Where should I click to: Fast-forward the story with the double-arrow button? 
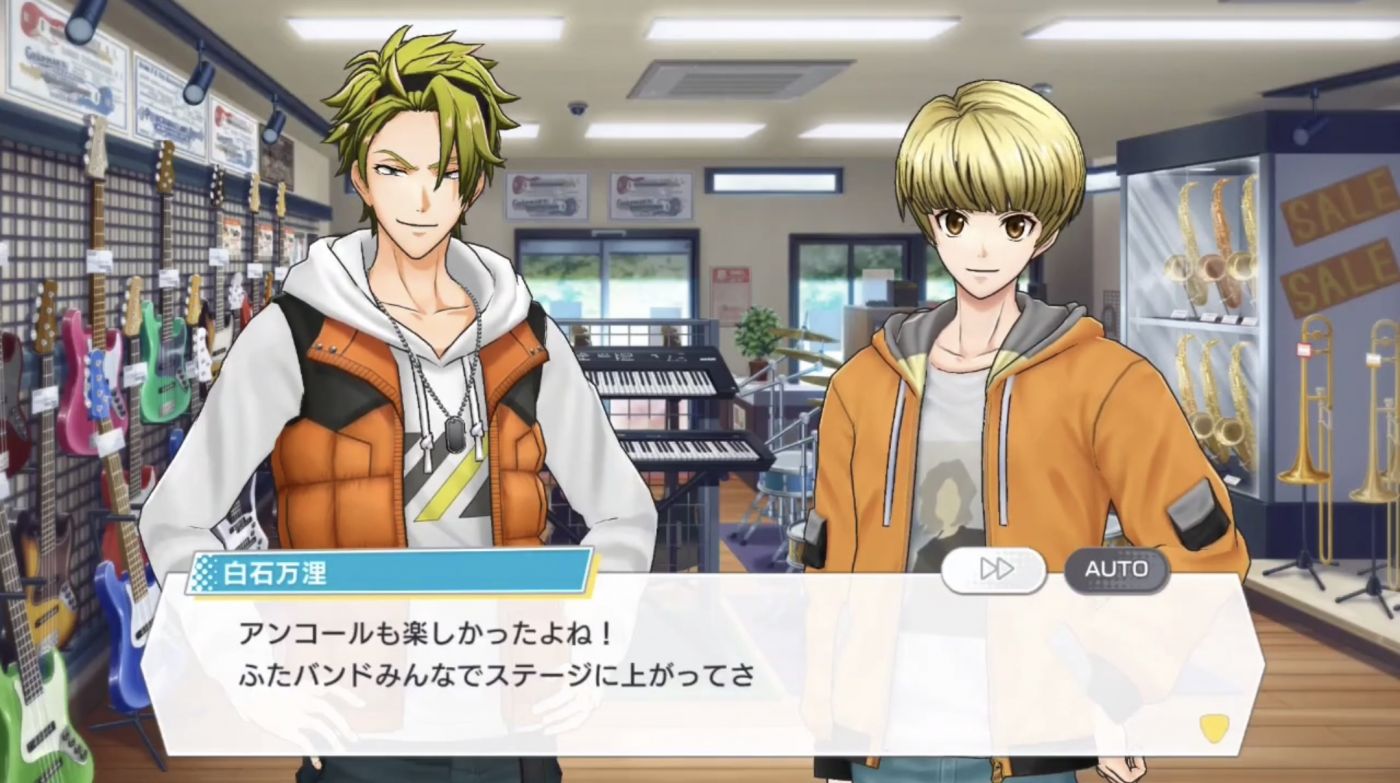(994, 570)
